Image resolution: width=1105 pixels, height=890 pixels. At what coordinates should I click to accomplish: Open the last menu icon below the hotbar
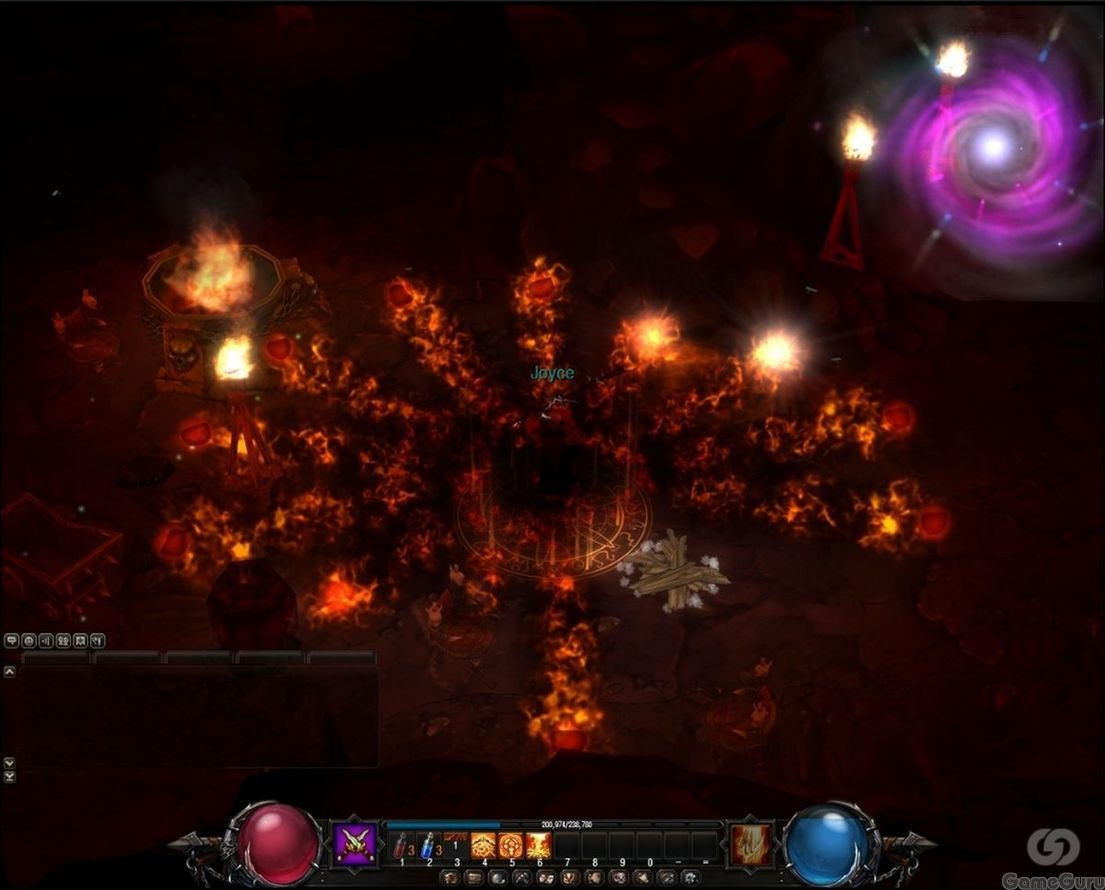tap(690, 877)
